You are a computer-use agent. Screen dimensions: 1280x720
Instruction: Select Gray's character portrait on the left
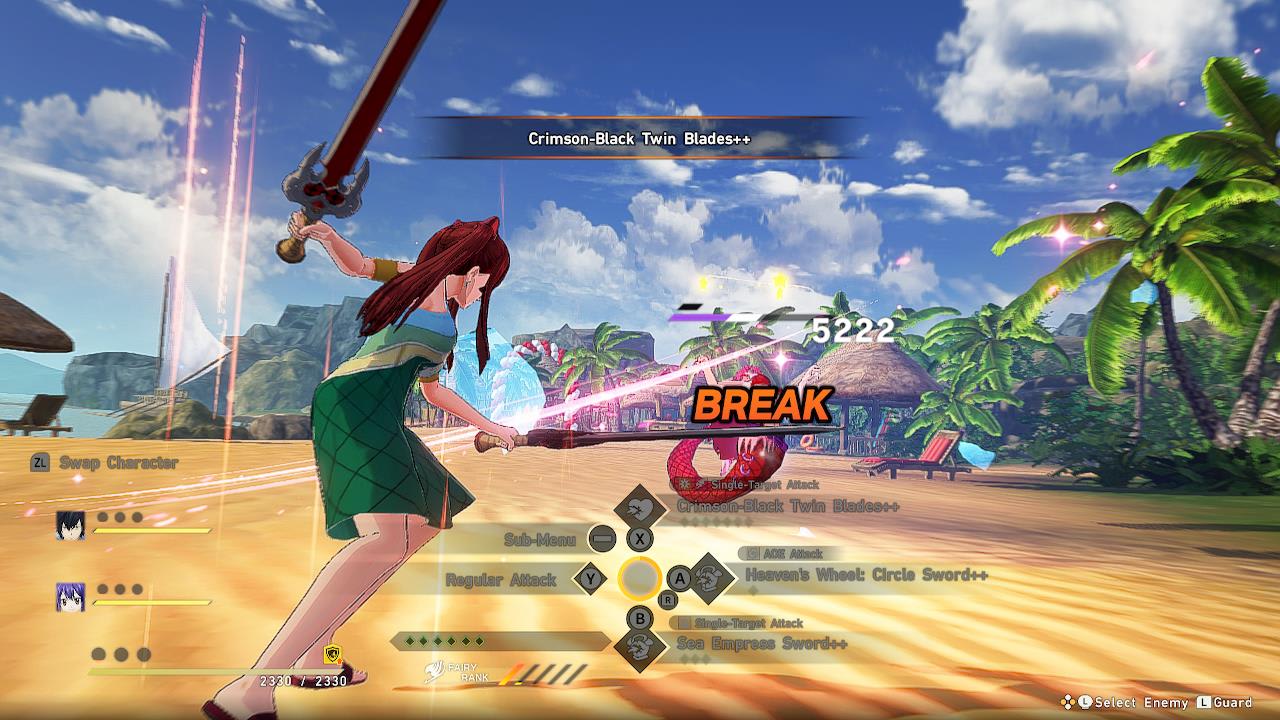pyautogui.click(x=69, y=527)
